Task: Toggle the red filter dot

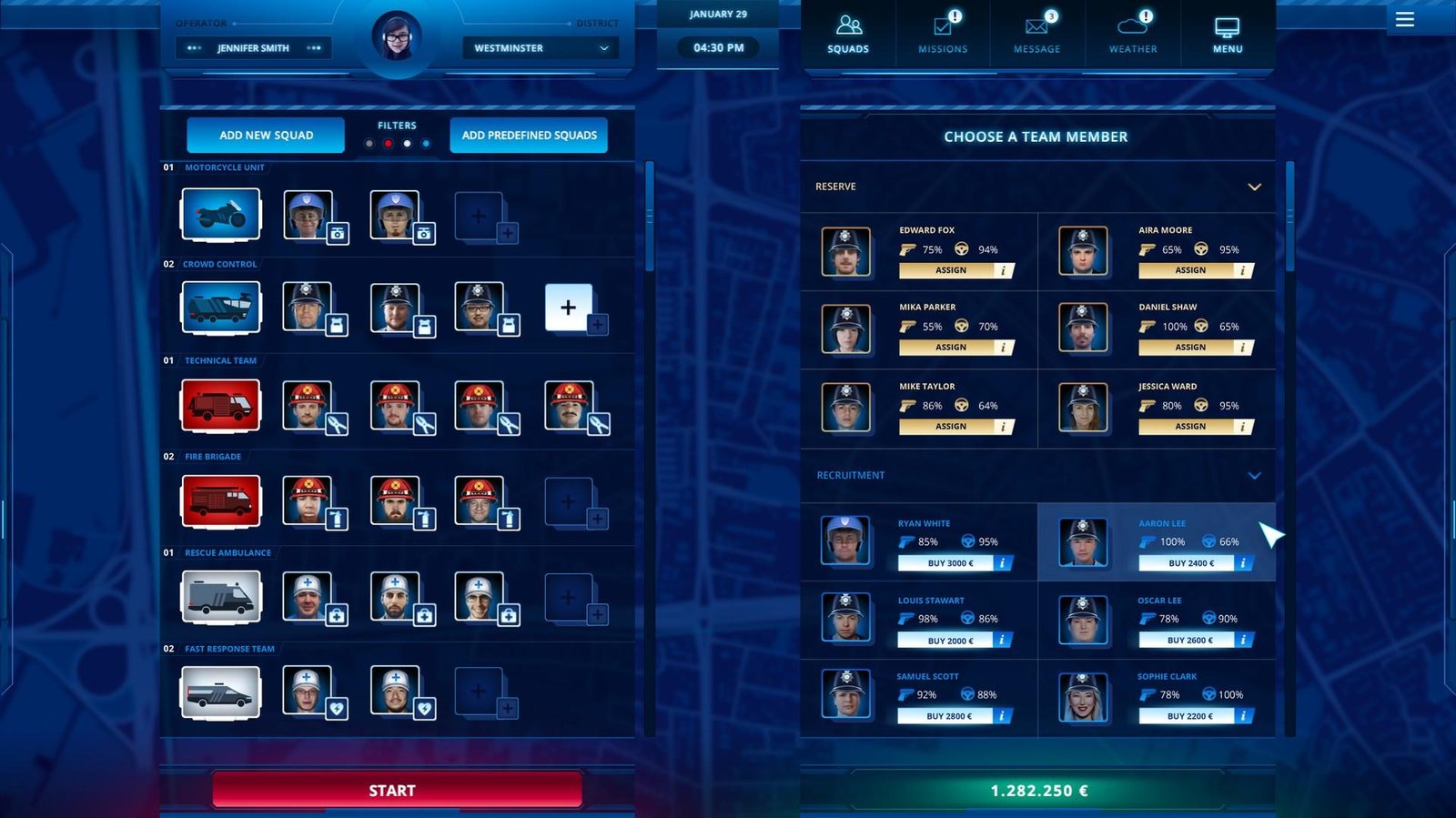Action: tap(387, 143)
